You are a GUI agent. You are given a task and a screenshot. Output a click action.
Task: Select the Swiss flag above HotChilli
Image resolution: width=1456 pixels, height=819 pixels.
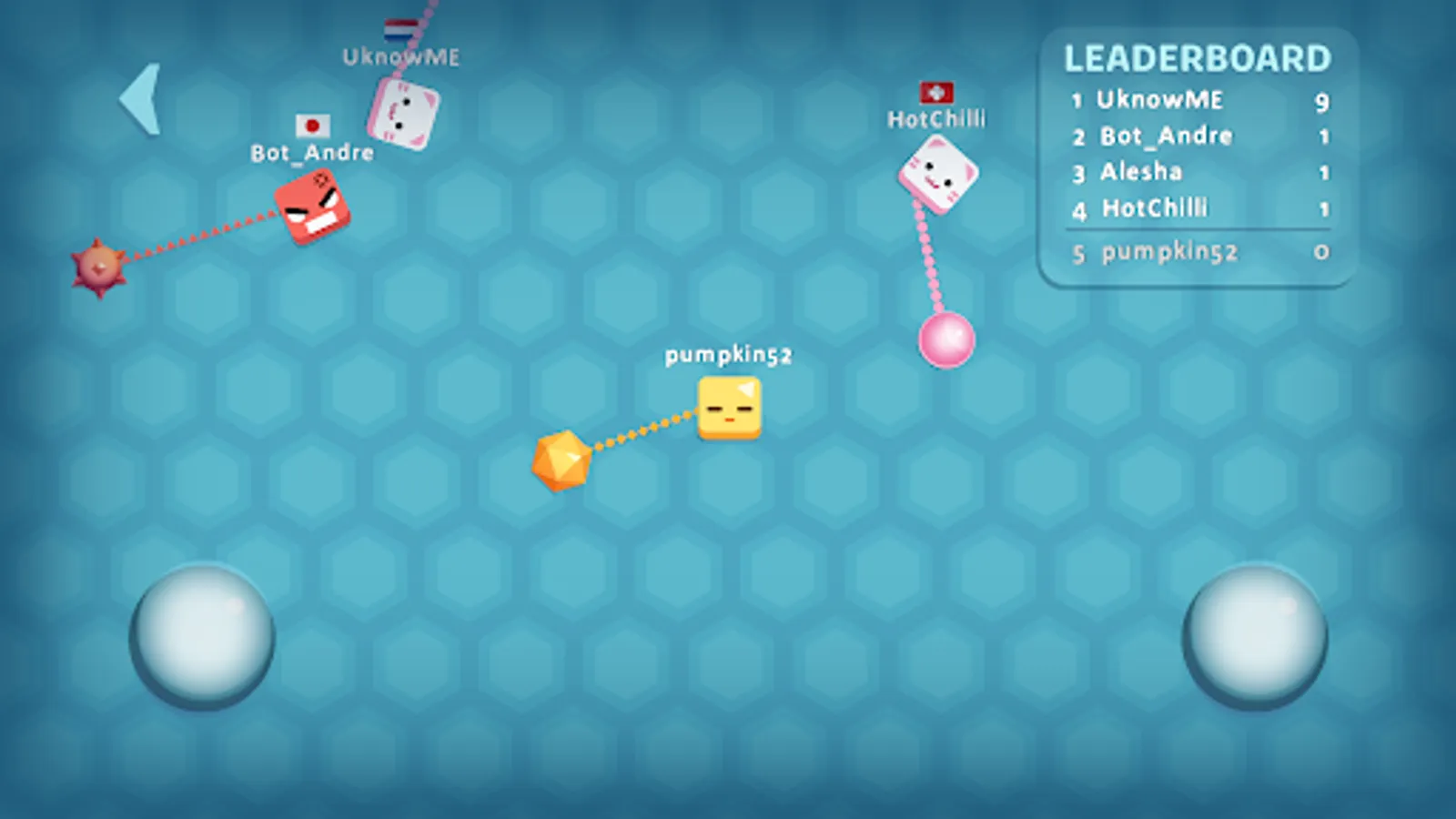pyautogui.click(x=936, y=90)
